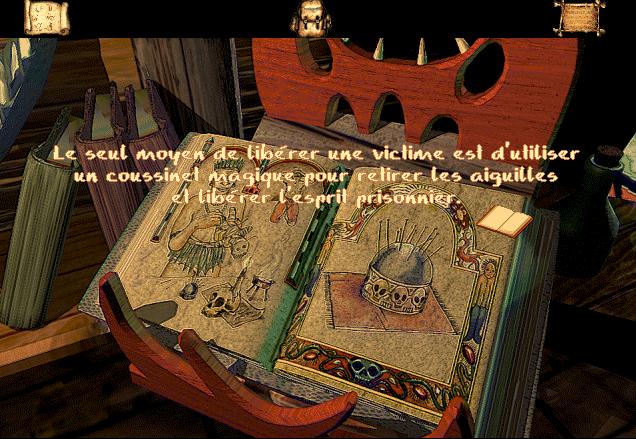Open the parchment scroll icon with symbols

[x=45, y=17]
